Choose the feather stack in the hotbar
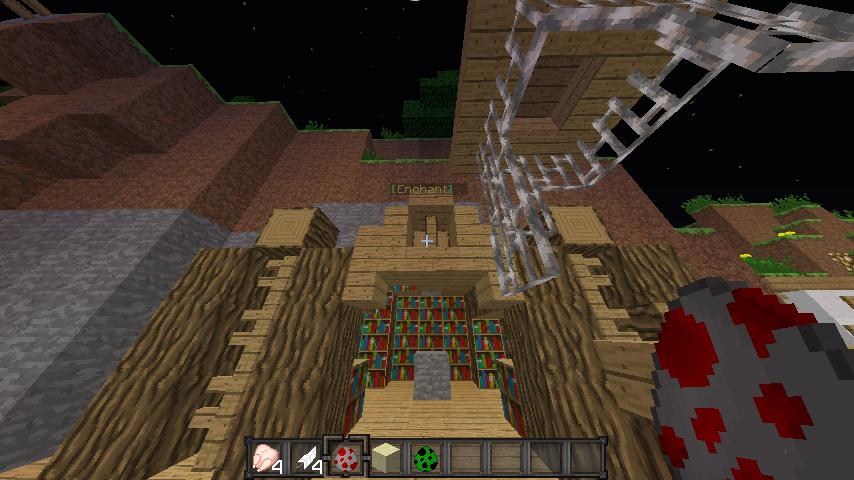 pos(307,457)
